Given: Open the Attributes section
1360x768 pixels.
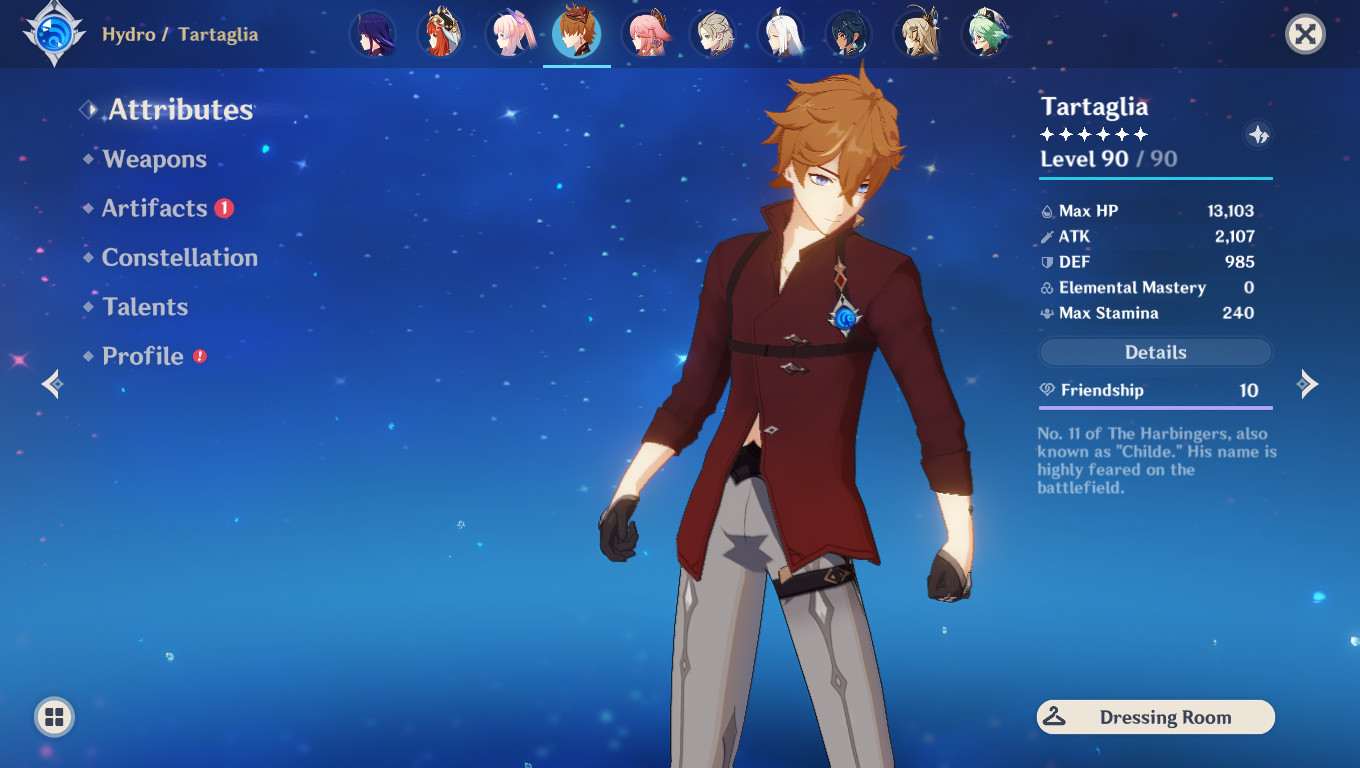Looking at the screenshot, I should (x=180, y=110).
